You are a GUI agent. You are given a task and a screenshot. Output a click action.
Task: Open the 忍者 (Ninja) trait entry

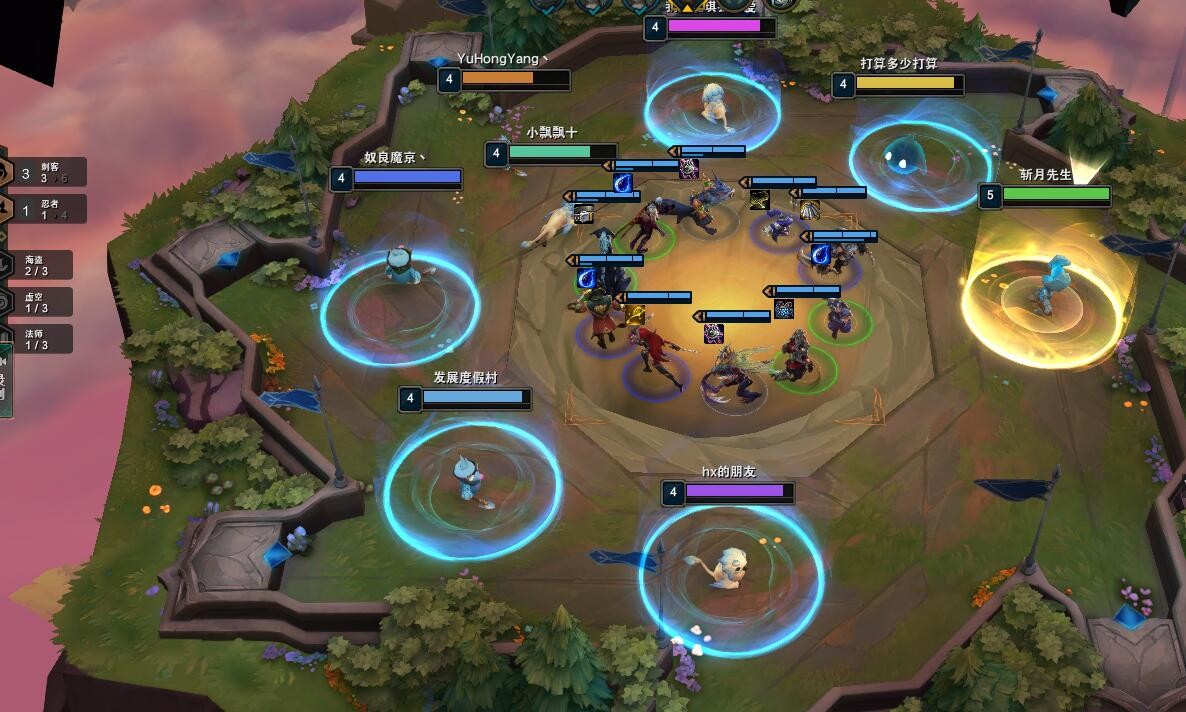46,209
